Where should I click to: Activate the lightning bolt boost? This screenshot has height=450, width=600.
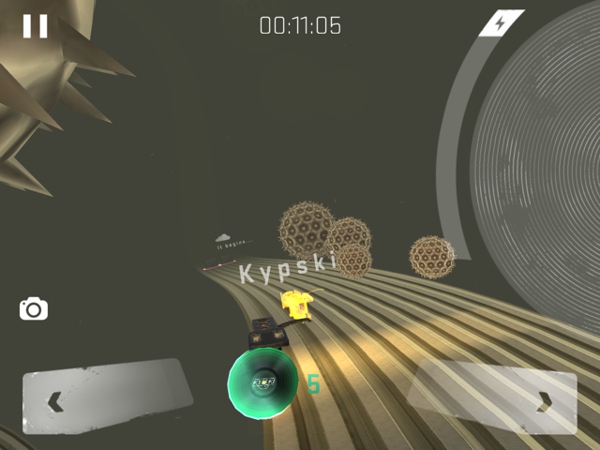pyautogui.click(x=500, y=23)
